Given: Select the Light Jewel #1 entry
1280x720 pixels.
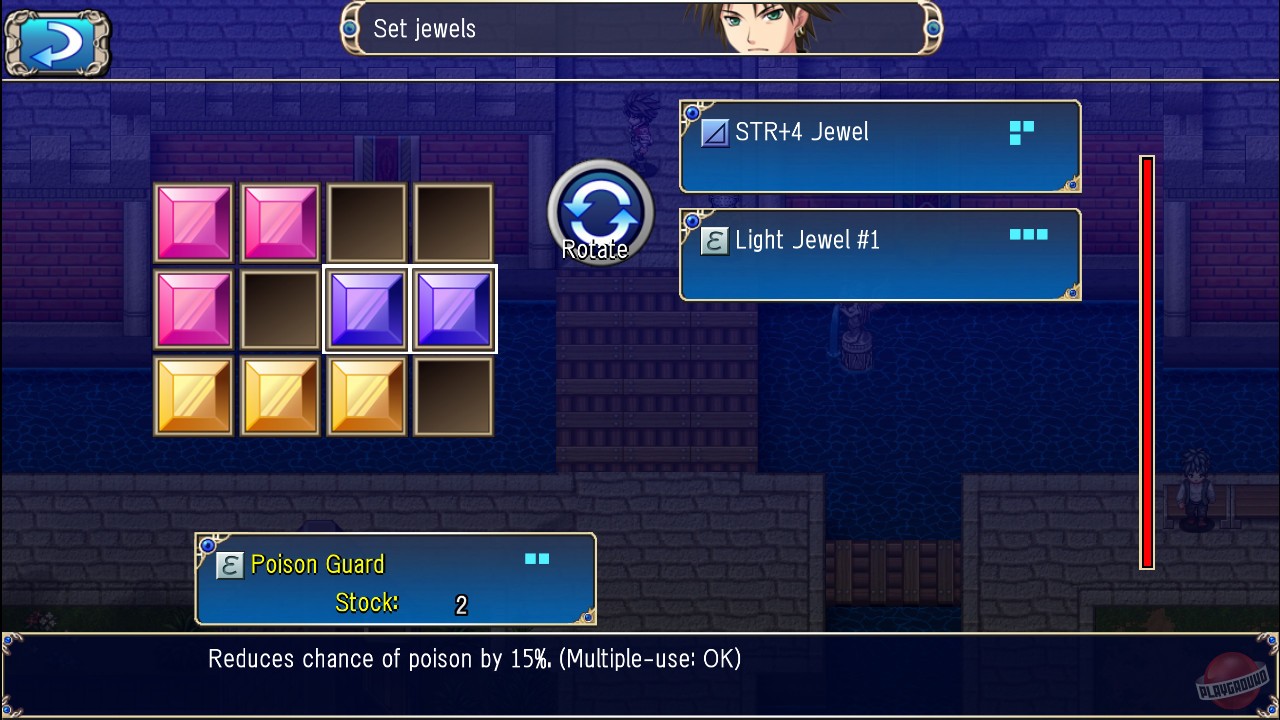Looking at the screenshot, I should (x=880, y=253).
